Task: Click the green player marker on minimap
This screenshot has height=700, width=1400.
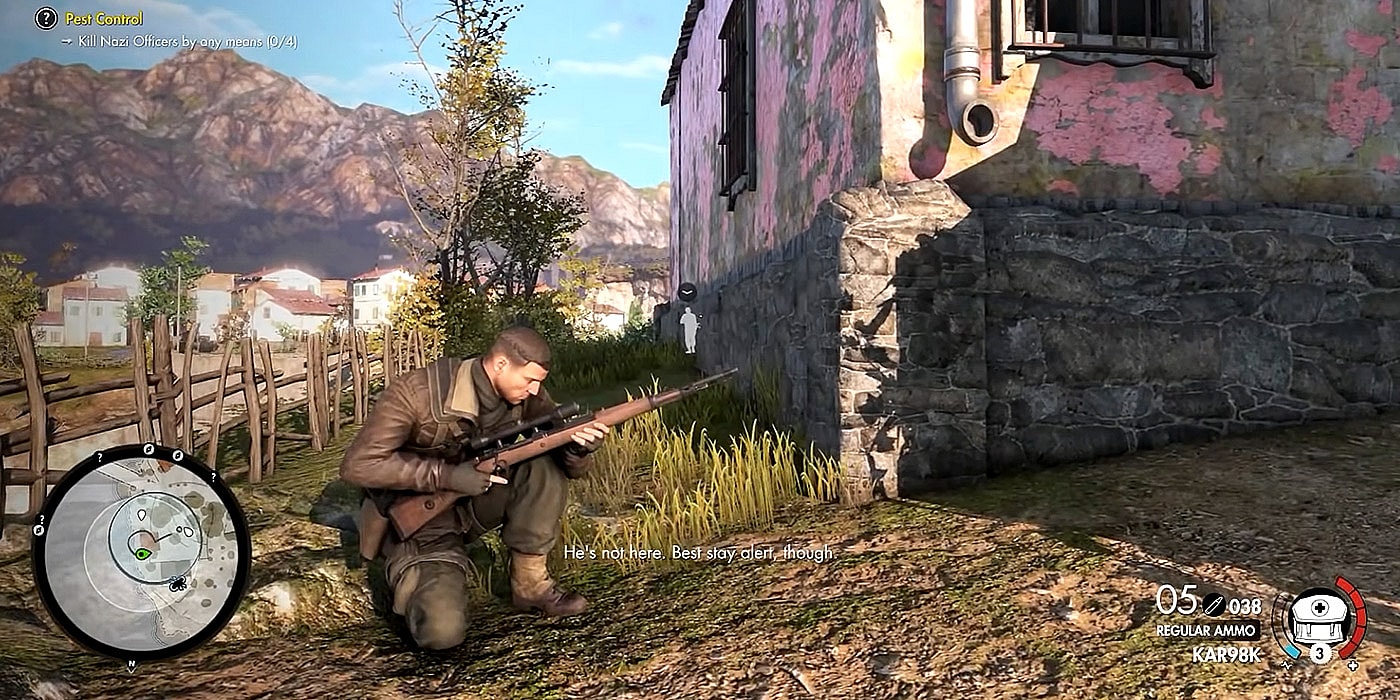Action: [143, 552]
